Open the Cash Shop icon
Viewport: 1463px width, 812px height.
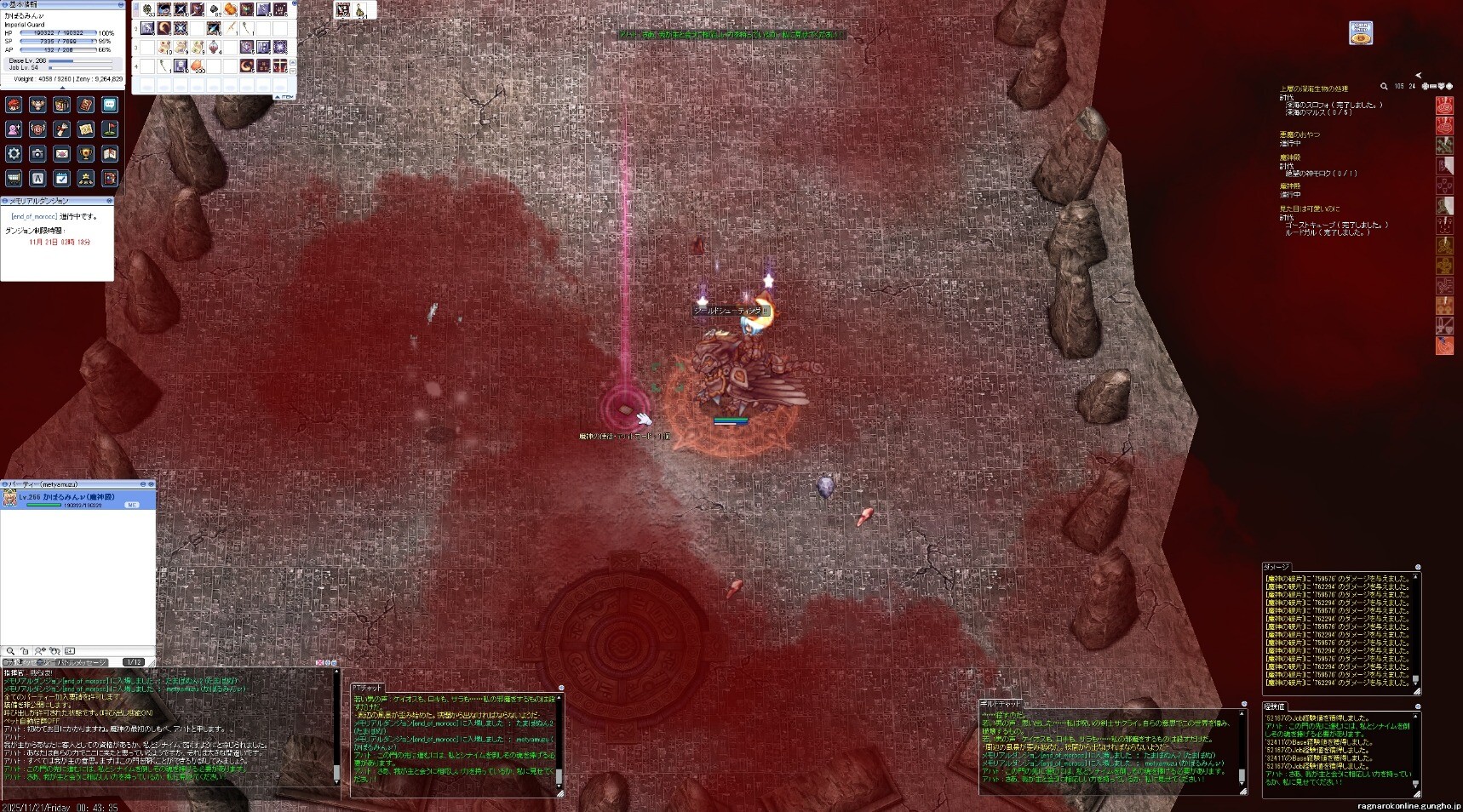pyautogui.click(x=1361, y=33)
